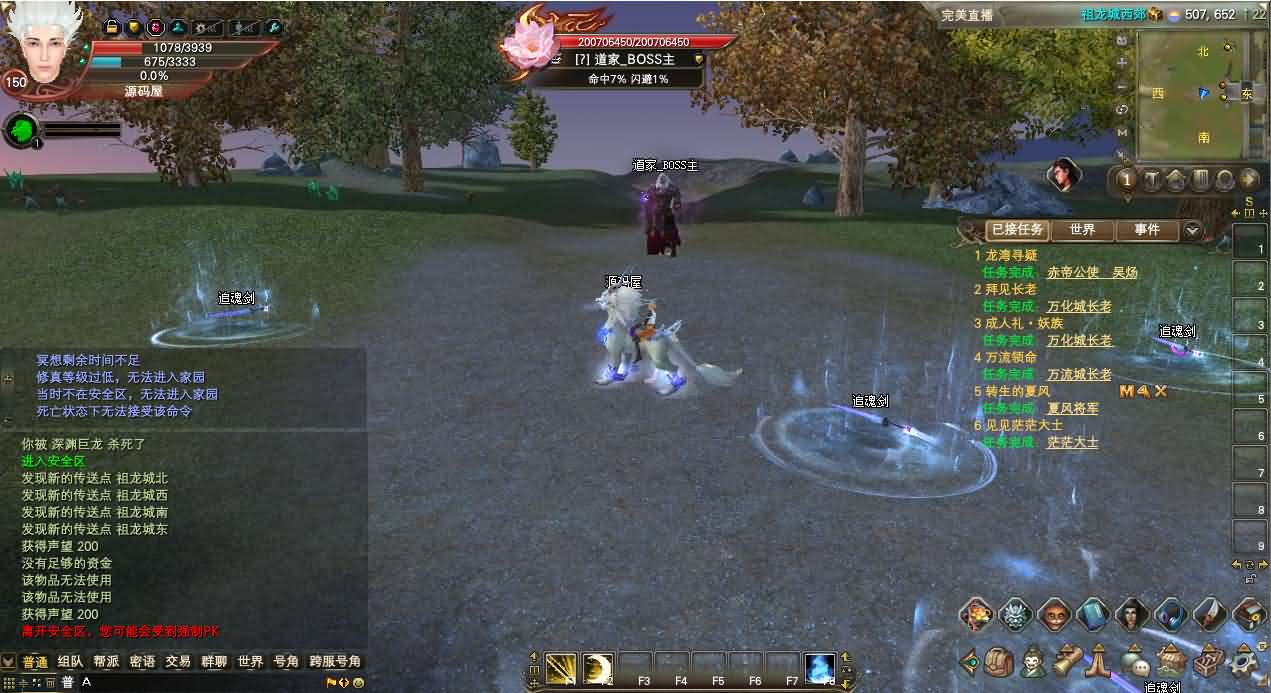Open the gear-shaped system settings icon
1271x693 pixels.
pyautogui.click(x=1245, y=661)
